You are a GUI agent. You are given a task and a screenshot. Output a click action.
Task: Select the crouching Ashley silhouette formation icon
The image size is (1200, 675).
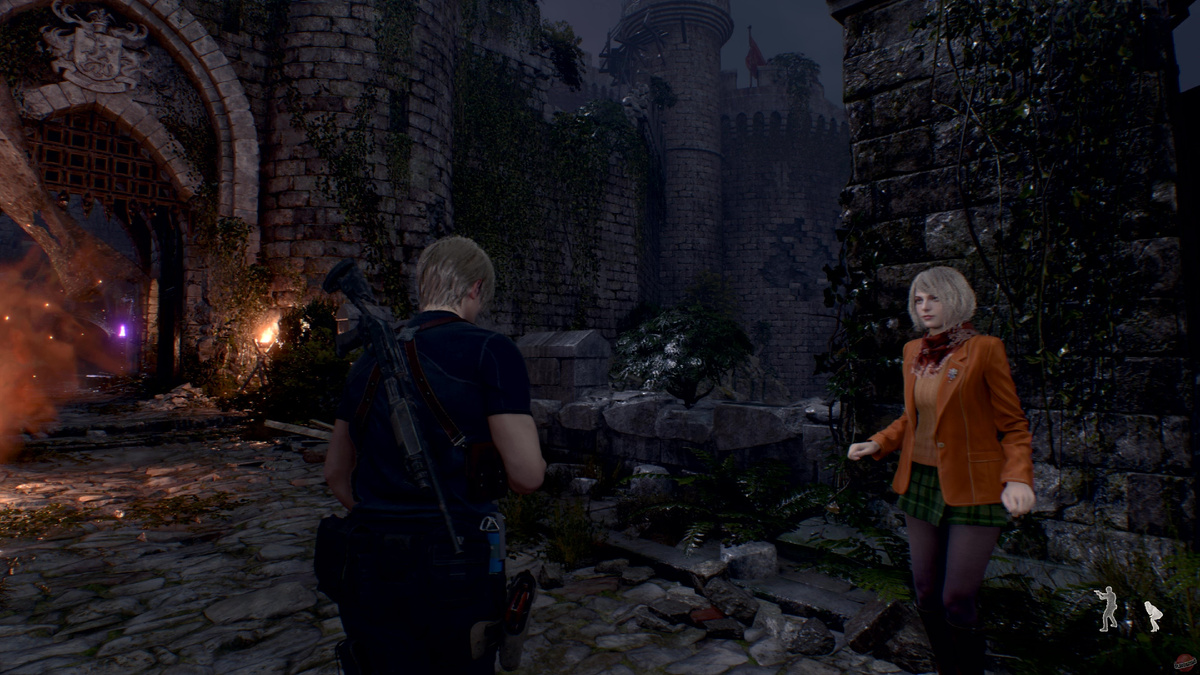1153,615
